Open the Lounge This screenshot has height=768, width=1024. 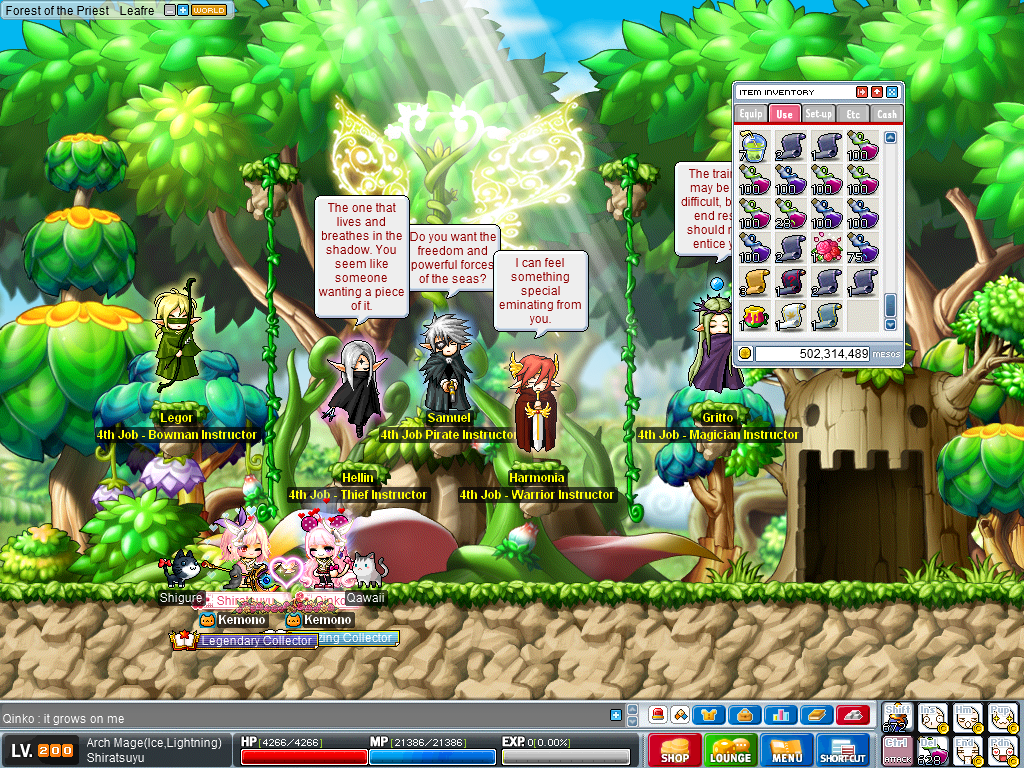click(730, 750)
